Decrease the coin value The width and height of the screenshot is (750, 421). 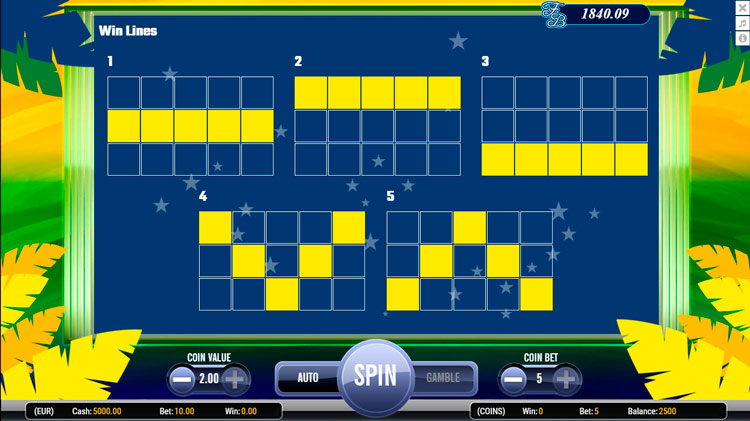pyautogui.click(x=182, y=380)
